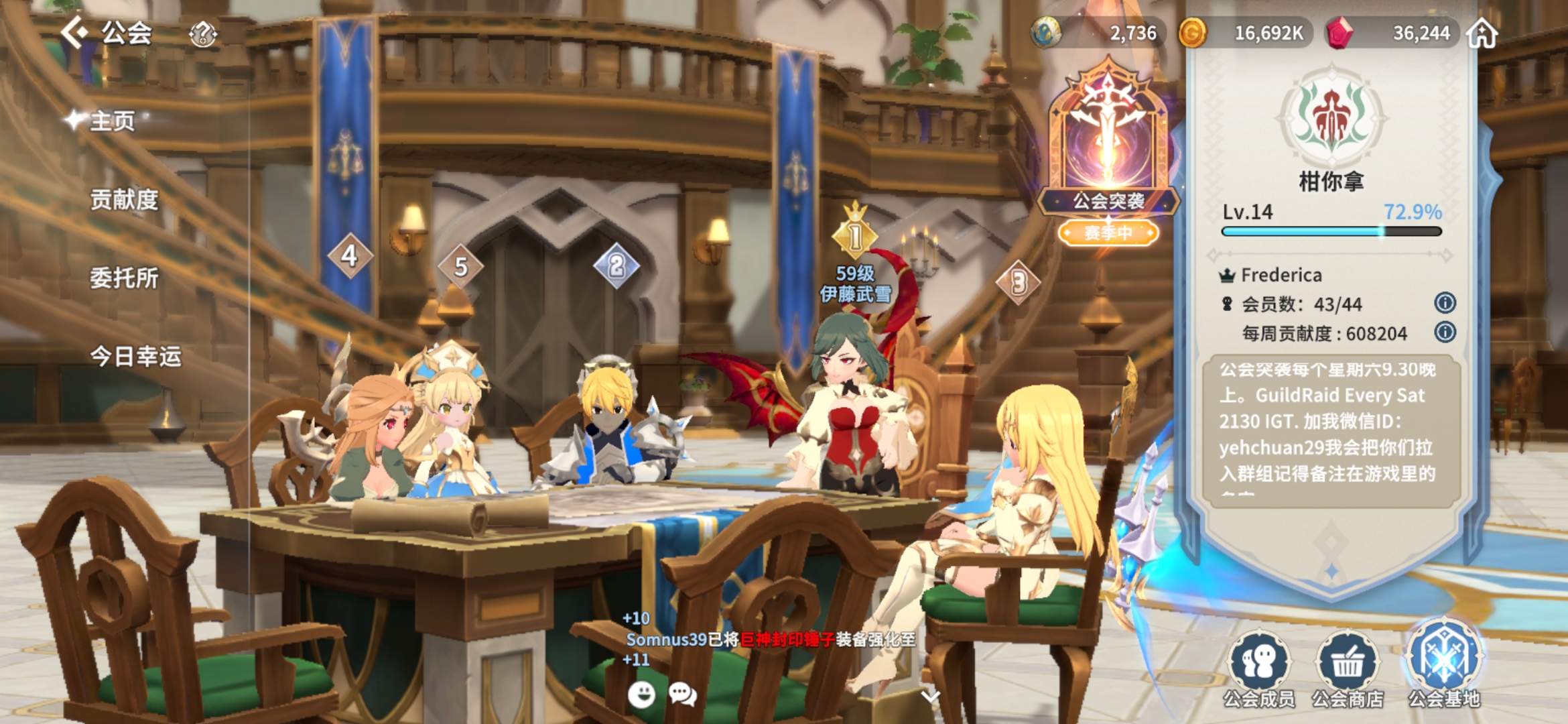Image resolution: width=1568 pixels, height=724 pixels.
Task: Select the rank 3 diamond marker
Action: (x=1019, y=282)
